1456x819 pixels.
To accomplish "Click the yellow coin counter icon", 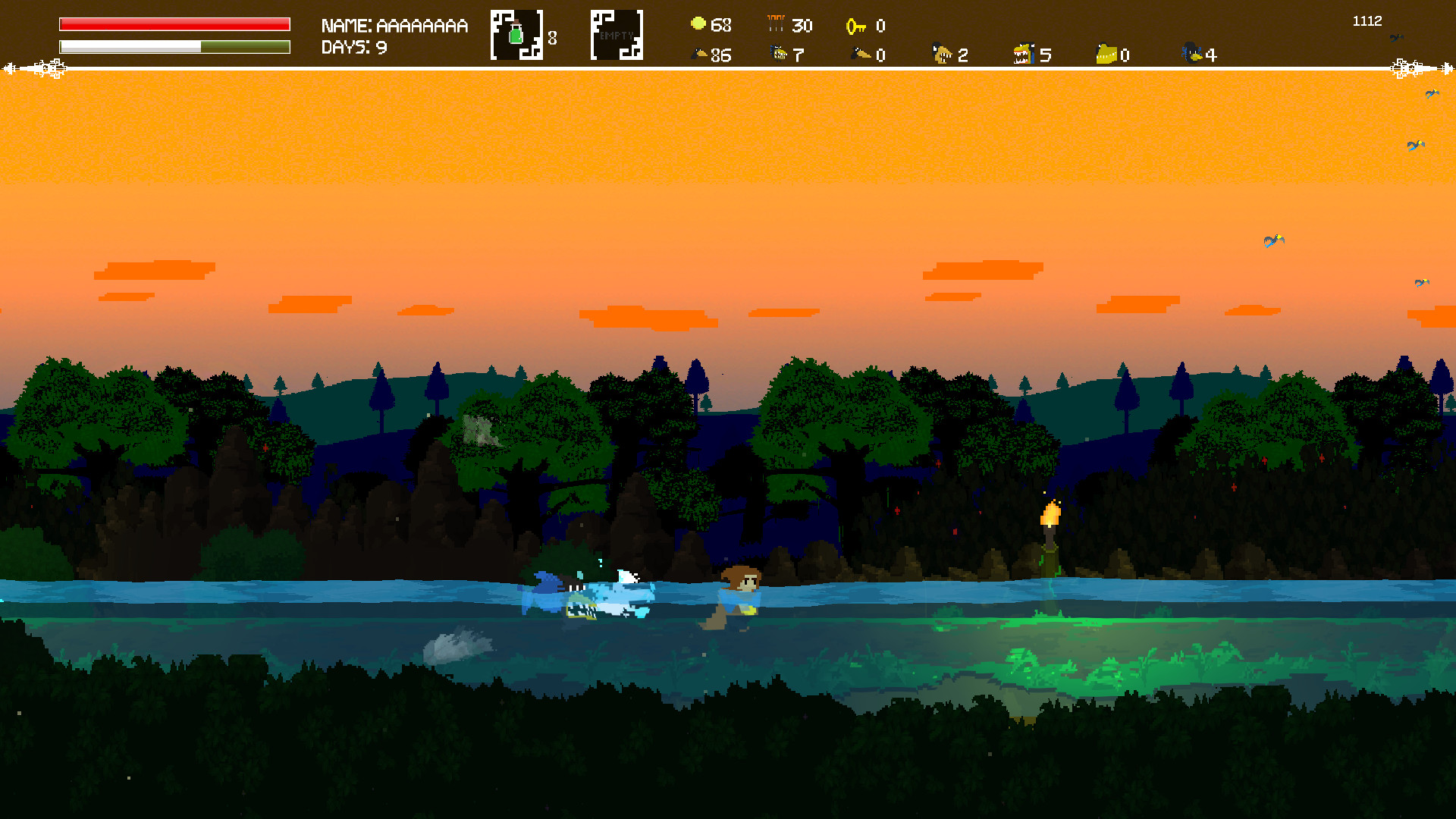I will [x=697, y=24].
